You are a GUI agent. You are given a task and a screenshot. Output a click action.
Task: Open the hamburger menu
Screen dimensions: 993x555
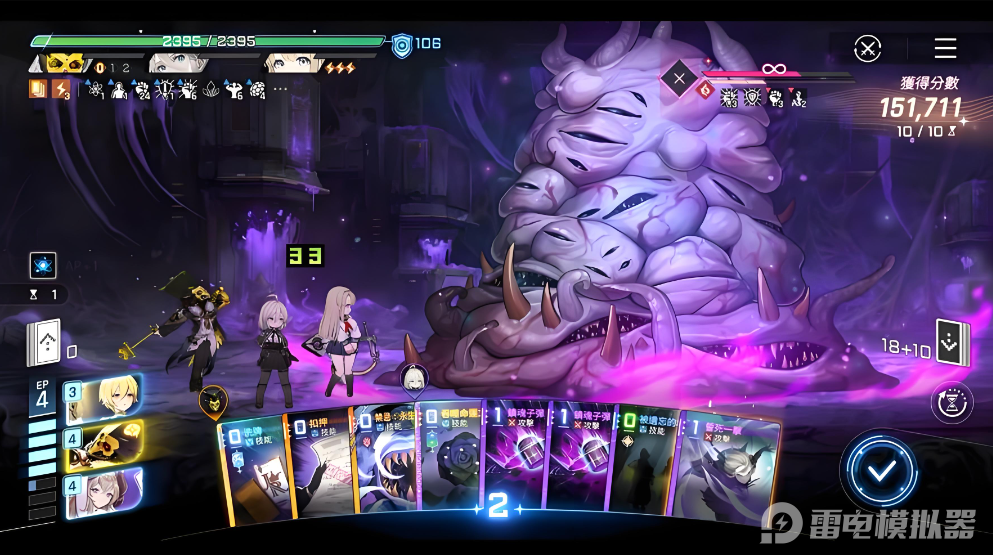(945, 48)
